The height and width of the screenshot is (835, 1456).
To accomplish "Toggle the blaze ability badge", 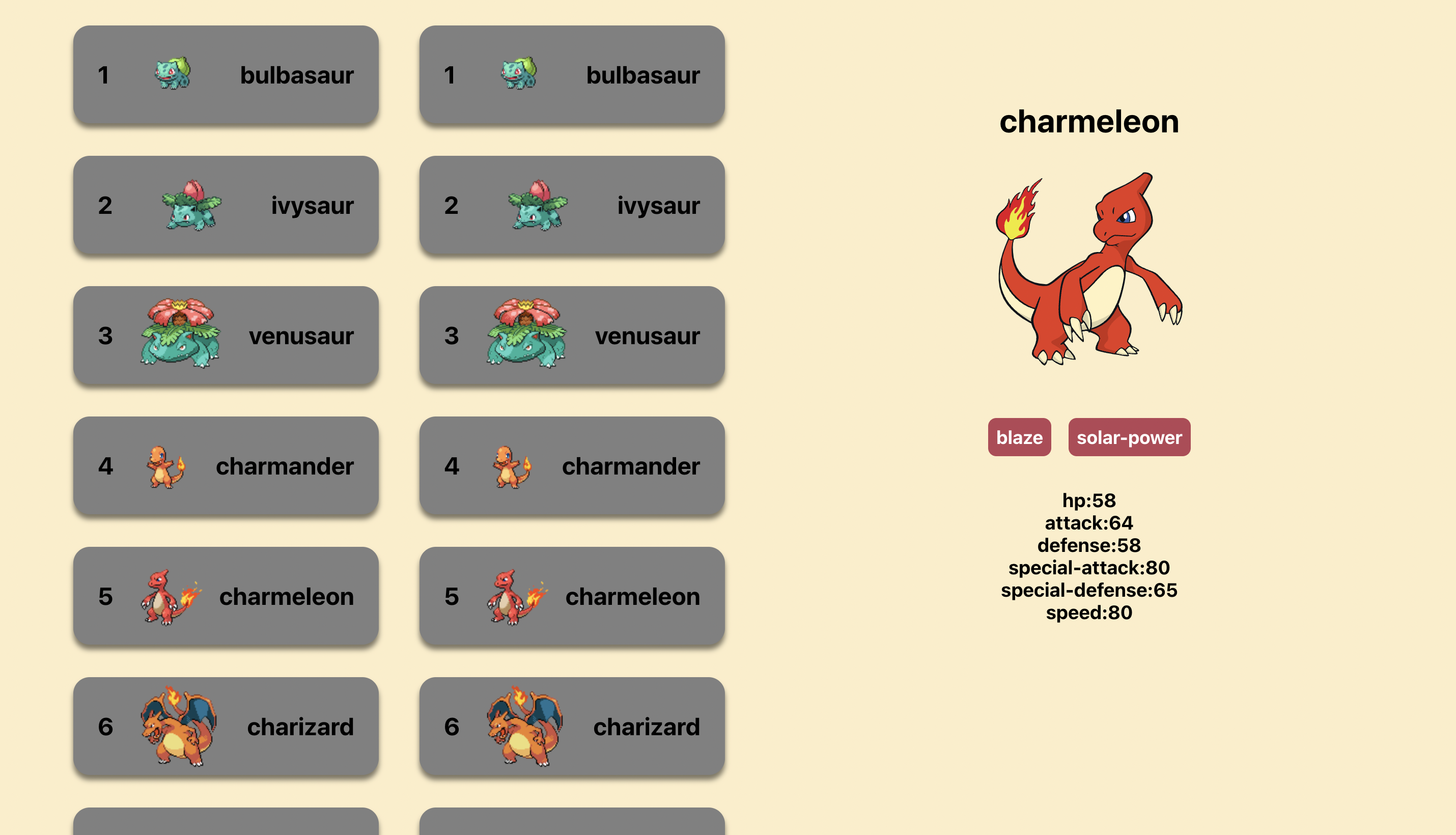I will point(1019,437).
